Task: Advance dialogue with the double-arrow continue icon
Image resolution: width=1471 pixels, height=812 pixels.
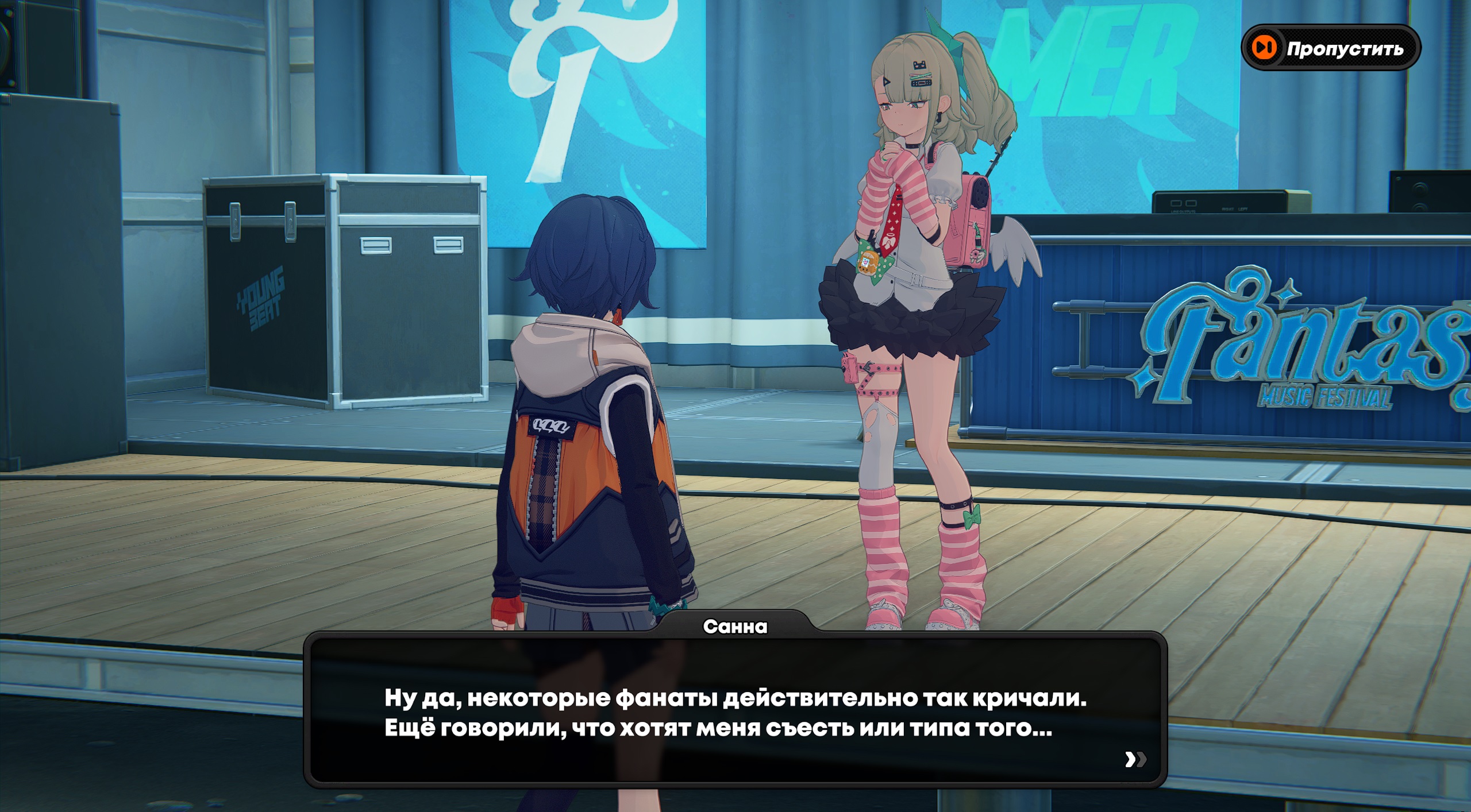Action: tap(1135, 759)
